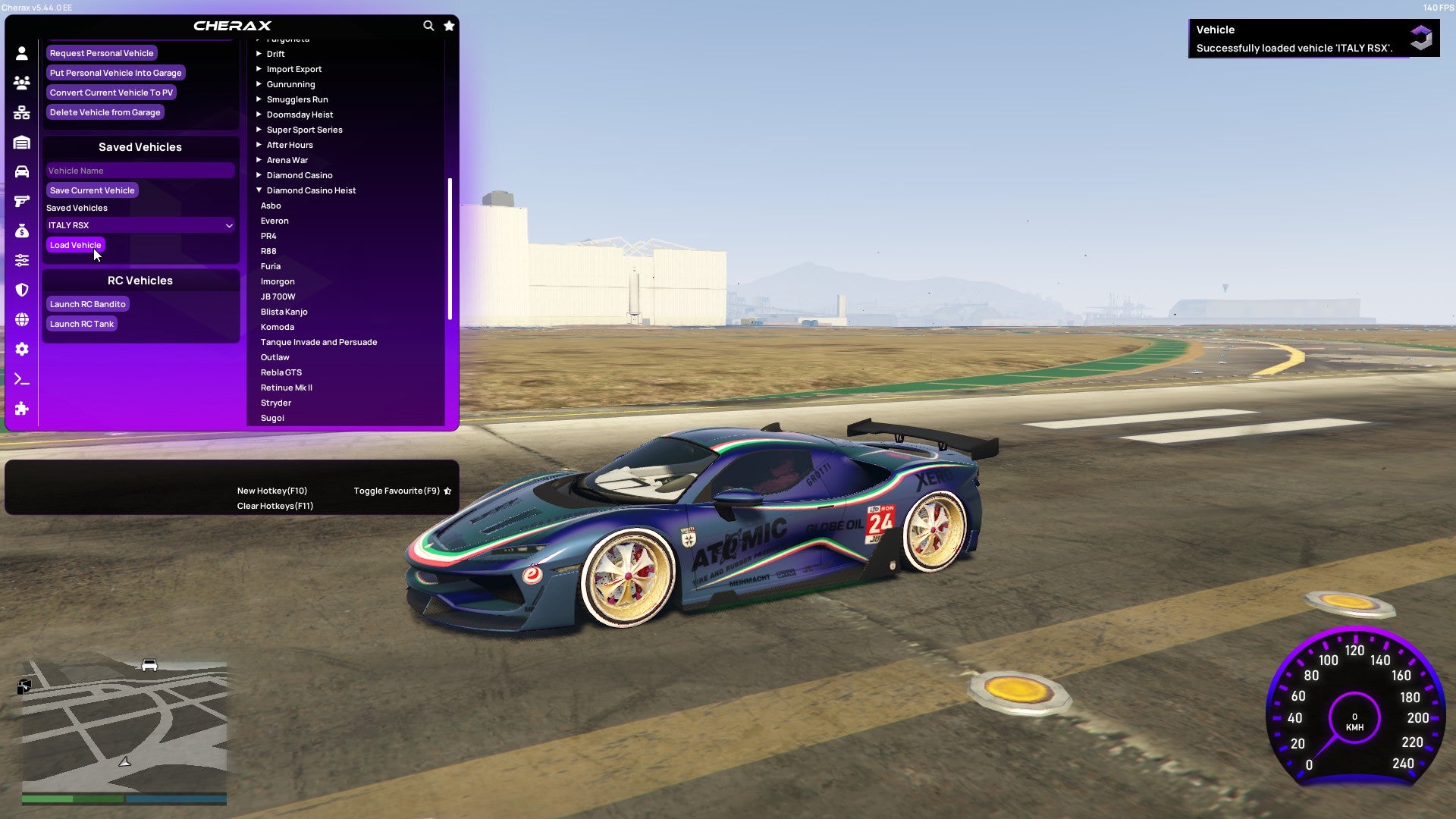Select the player profile icon in sidebar
1456x819 pixels.
coord(22,53)
